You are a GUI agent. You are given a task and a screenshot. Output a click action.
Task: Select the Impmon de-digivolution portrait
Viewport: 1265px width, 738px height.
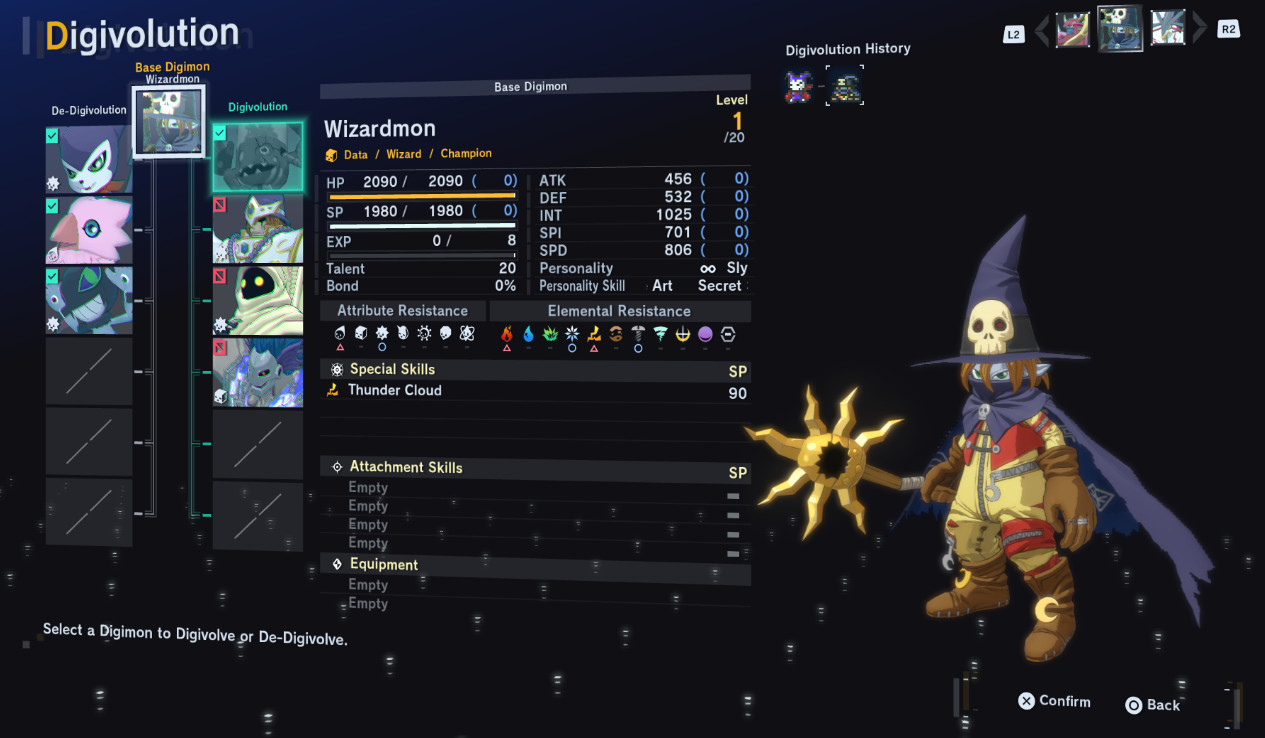[x=89, y=160]
